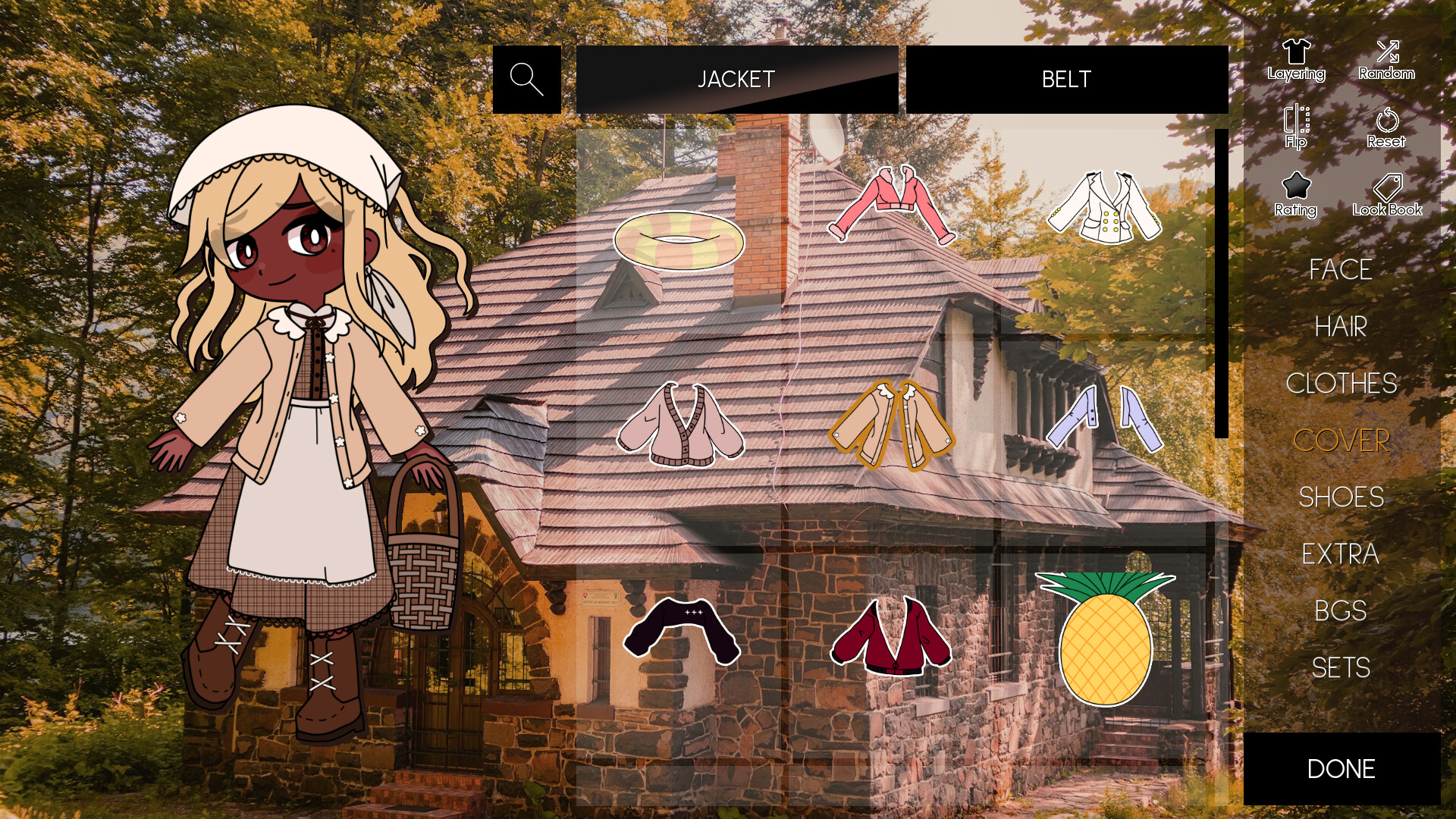1456x819 pixels.
Task: Open the Rating star icon
Action: (1294, 193)
